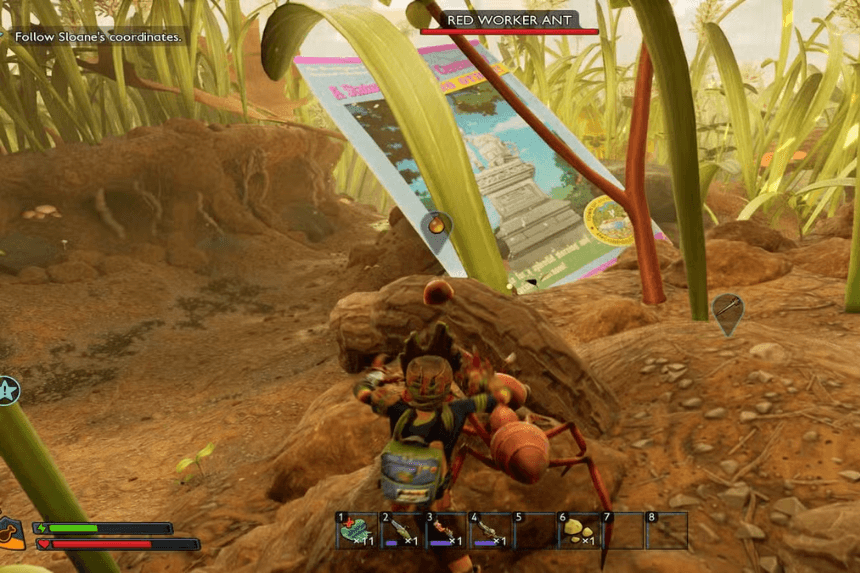860x573 pixels.
Task: Equip the tool in hotbar slot 3
Action: pyautogui.click(x=445, y=530)
